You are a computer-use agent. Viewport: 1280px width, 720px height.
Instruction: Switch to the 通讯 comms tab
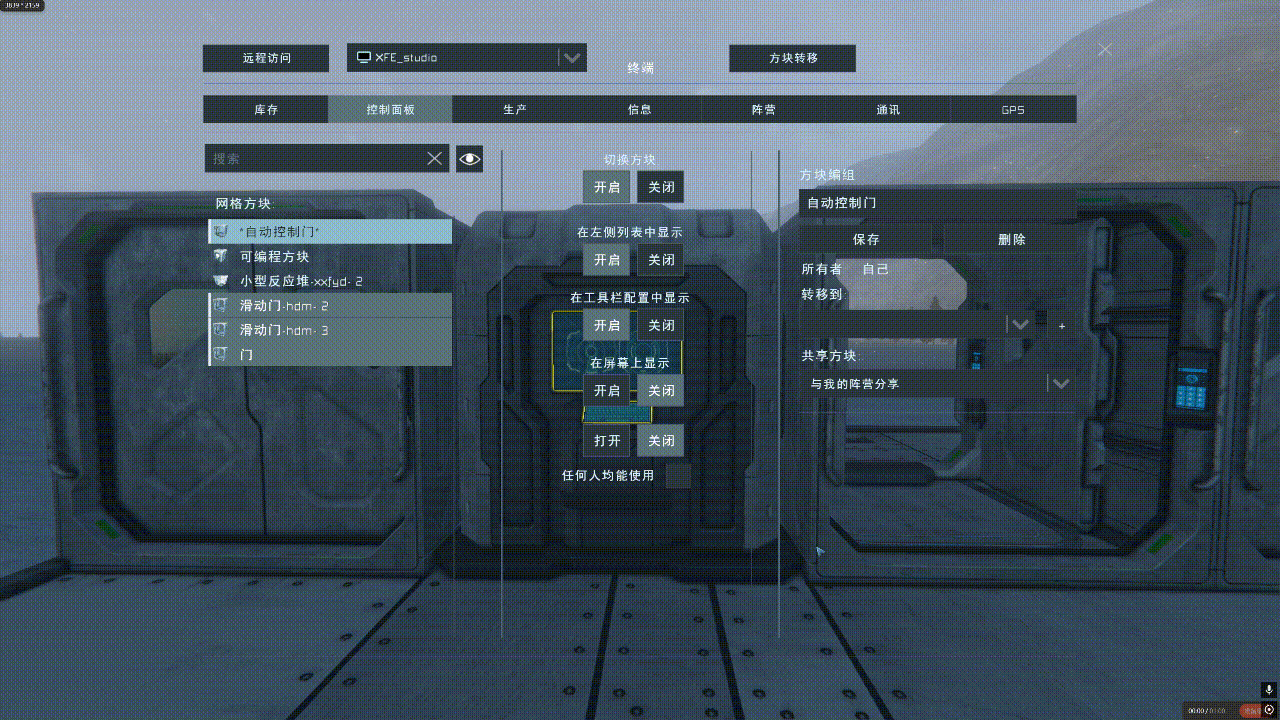(x=888, y=110)
